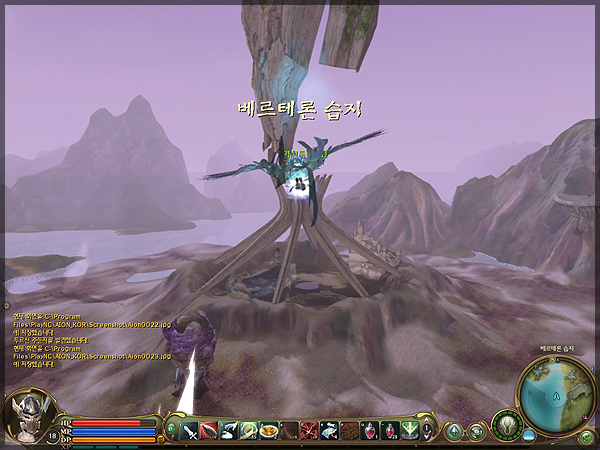
Task: Click the green button below the minimap
Action: coord(586,437)
